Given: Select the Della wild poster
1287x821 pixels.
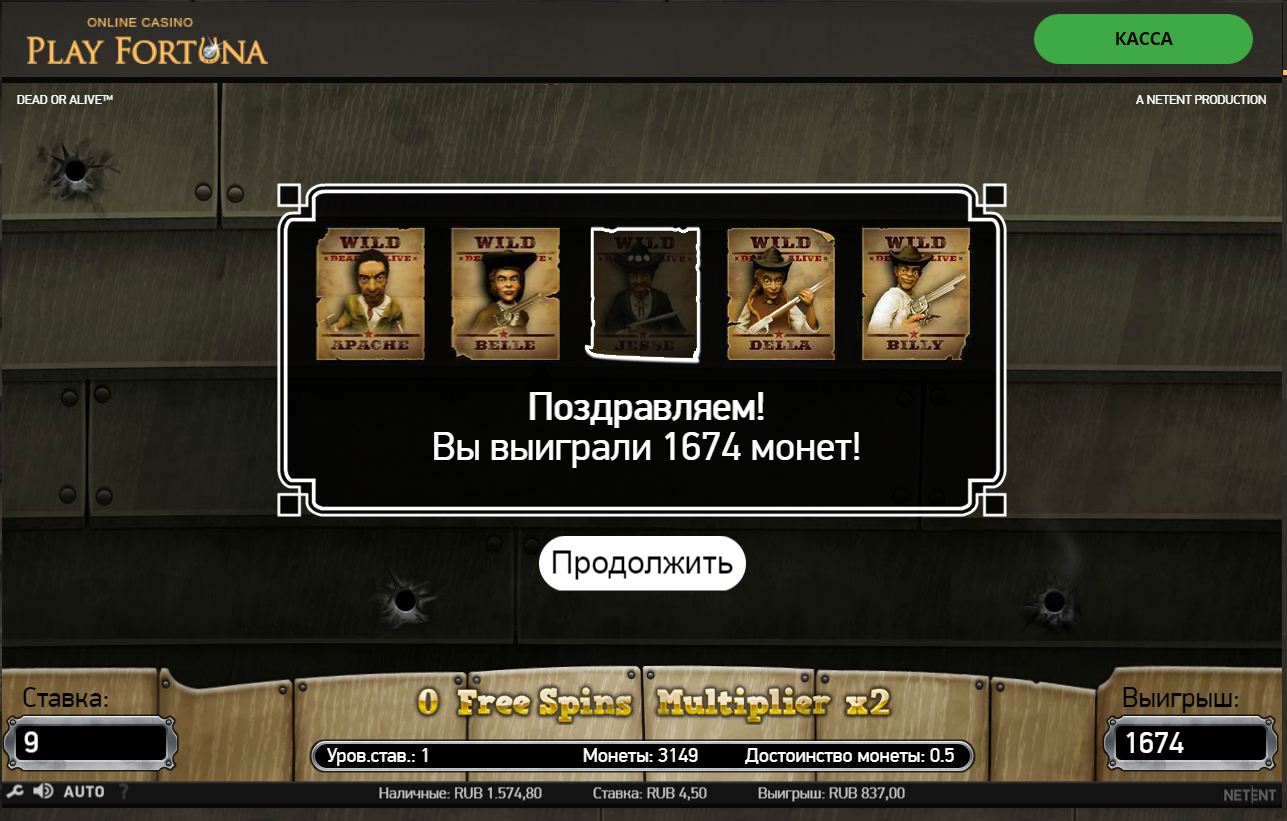Looking at the screenshot, I should coord(780,293).
